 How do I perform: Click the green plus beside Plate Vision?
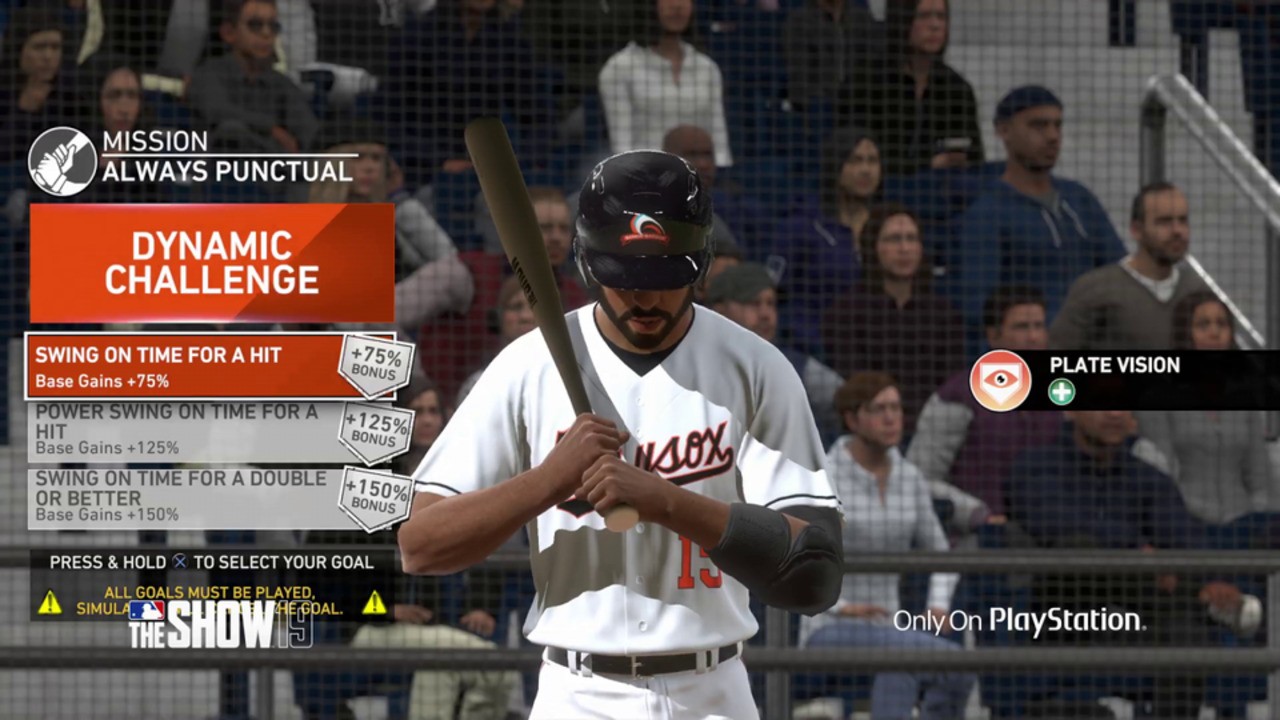(1060, 392)
